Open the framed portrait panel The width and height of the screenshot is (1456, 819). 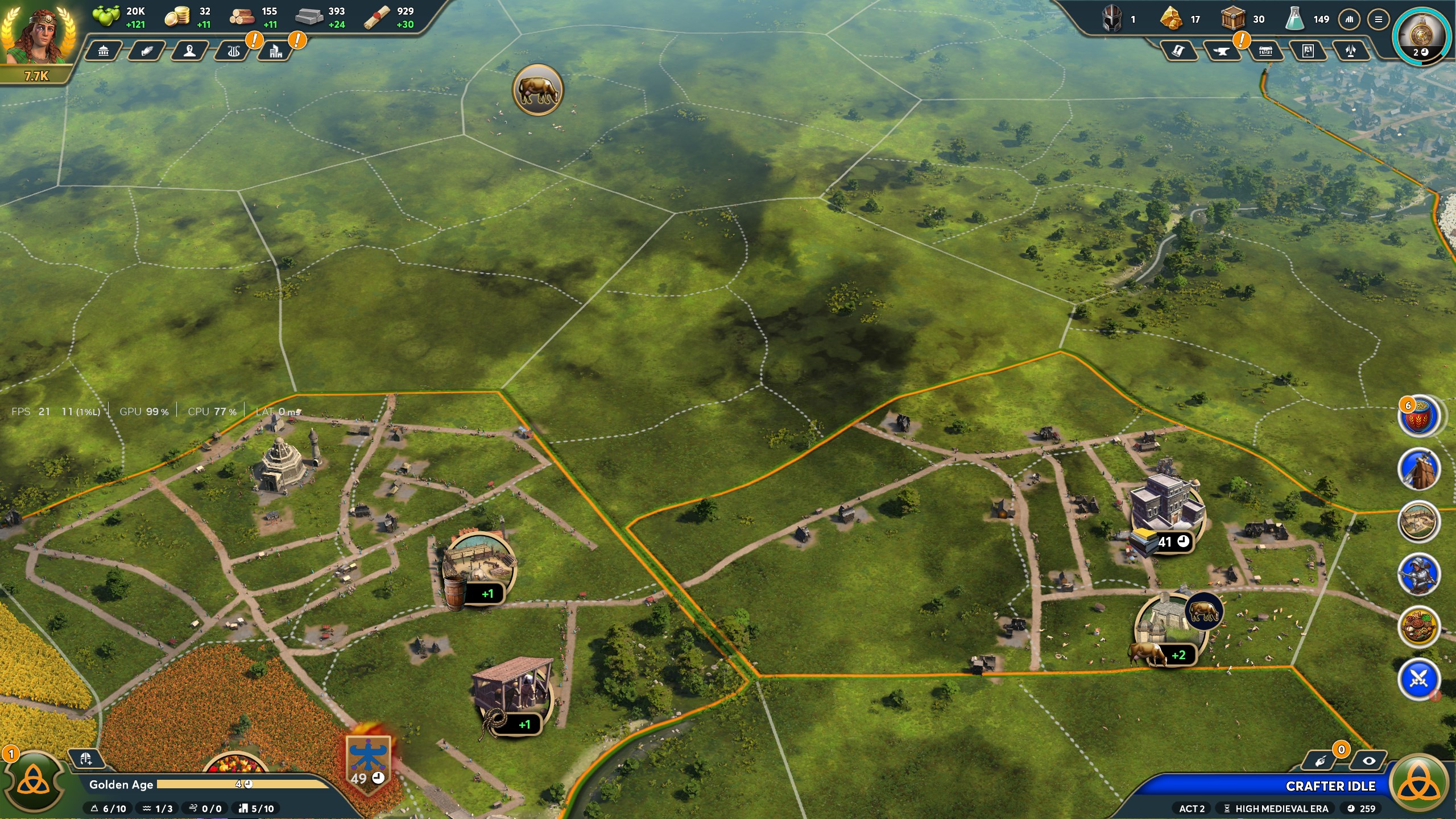click(x=1308, y=52)
